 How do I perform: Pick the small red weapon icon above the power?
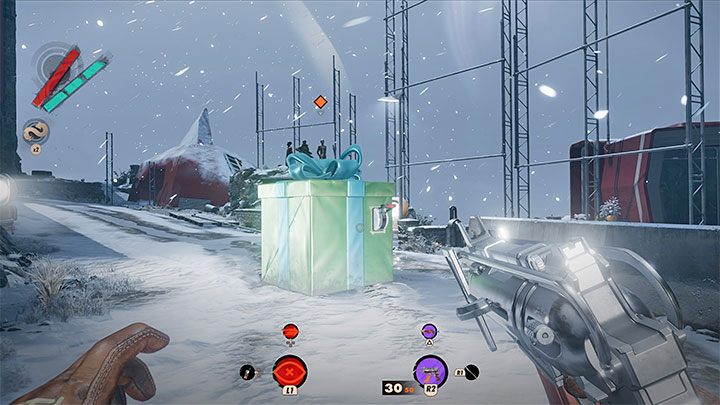[x=291, y=330]
